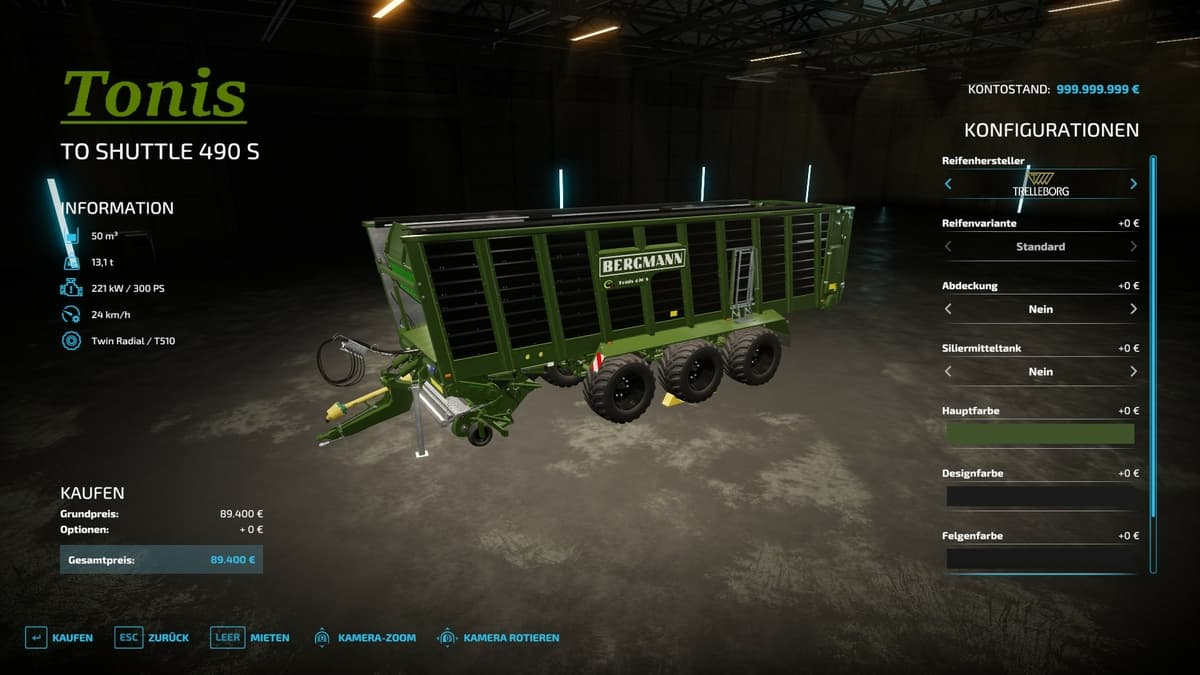Open the green Hauptfarbe color picker
This screenshot has width=1200, height=675.
point(1040,434)
